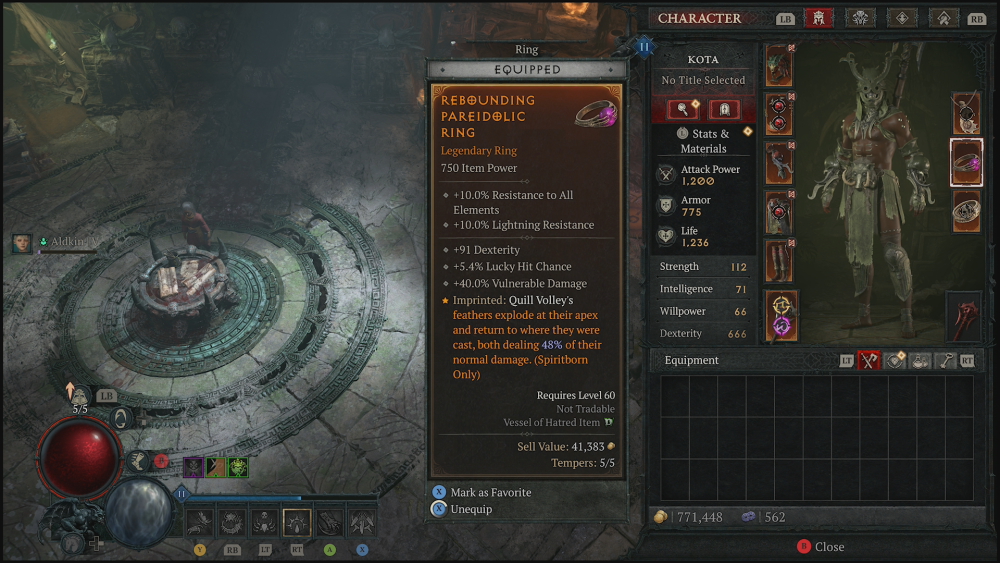Switch to the Equipment inventory tab with crossed axes
This screenshot has height=563, width=1000.
[868, 361]
